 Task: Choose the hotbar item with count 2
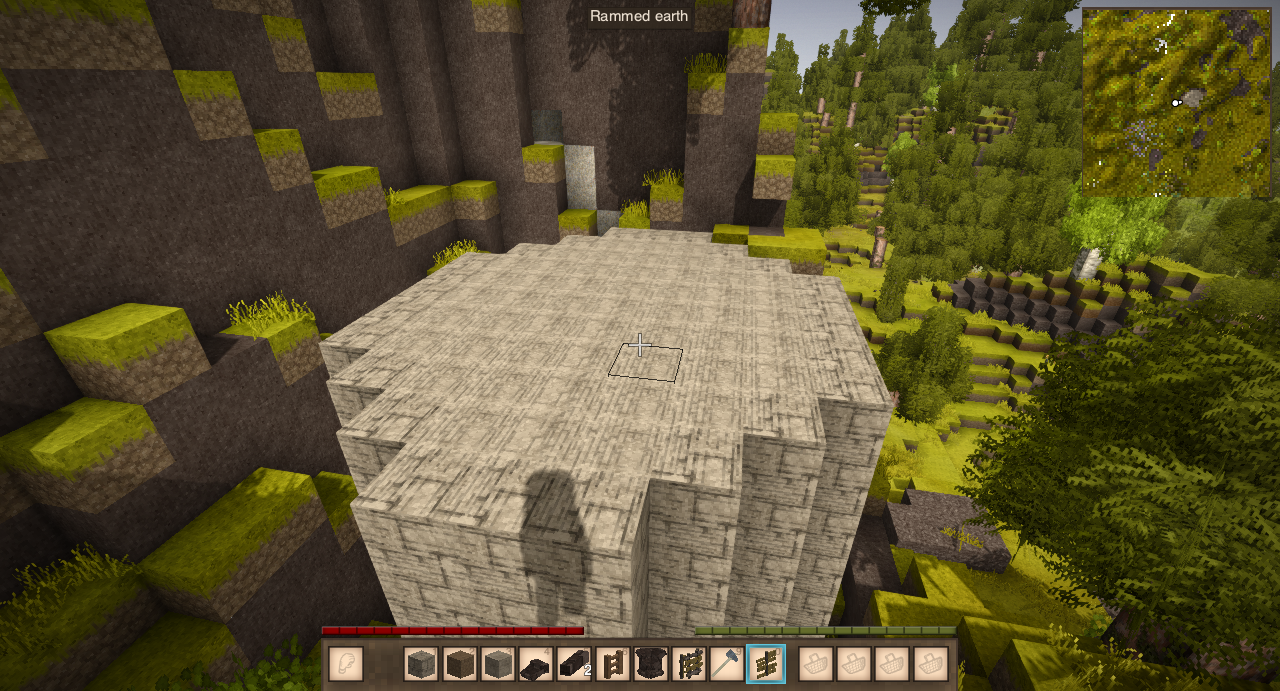pyautogui.click(x=575, y=663)
